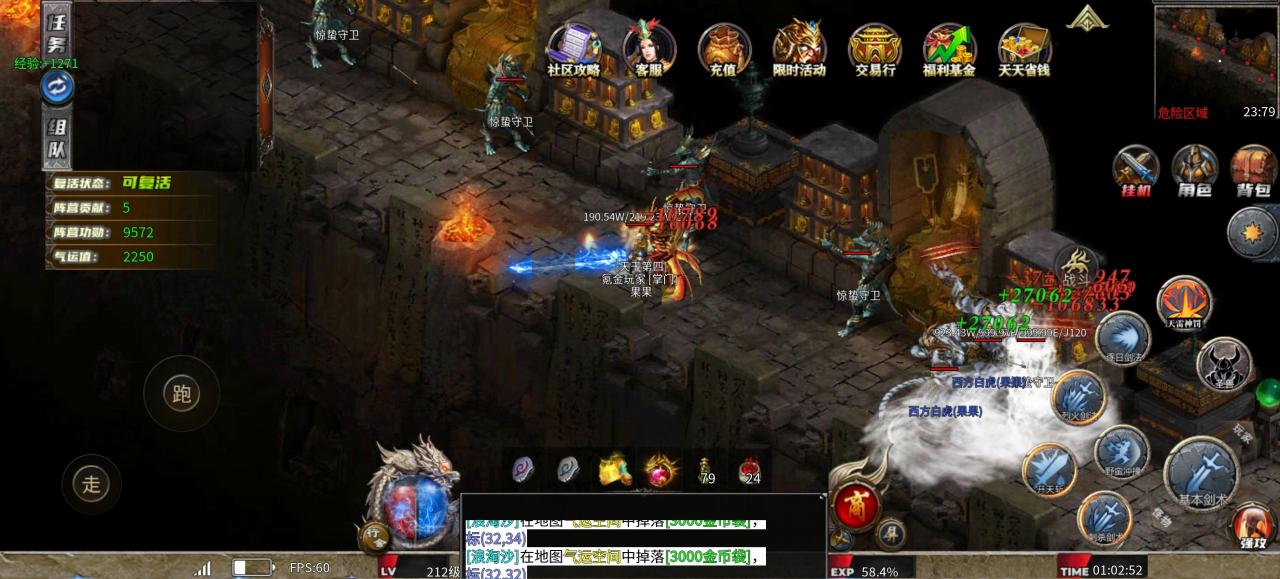Open the 角色 character sheet
This screenshot has width=1280, height=579.
pos(1194,170)
